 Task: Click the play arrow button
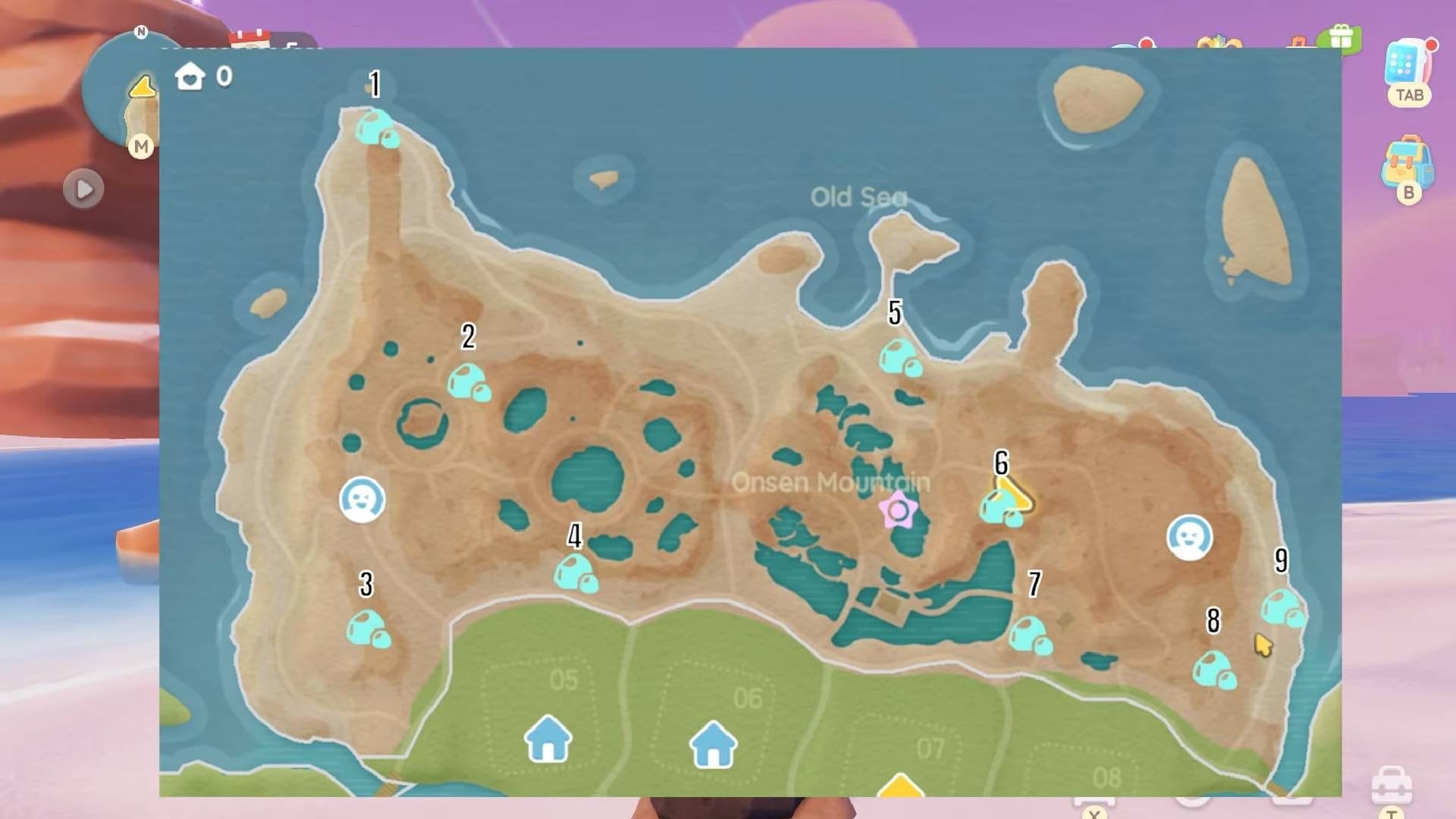(x=83, y=189)
